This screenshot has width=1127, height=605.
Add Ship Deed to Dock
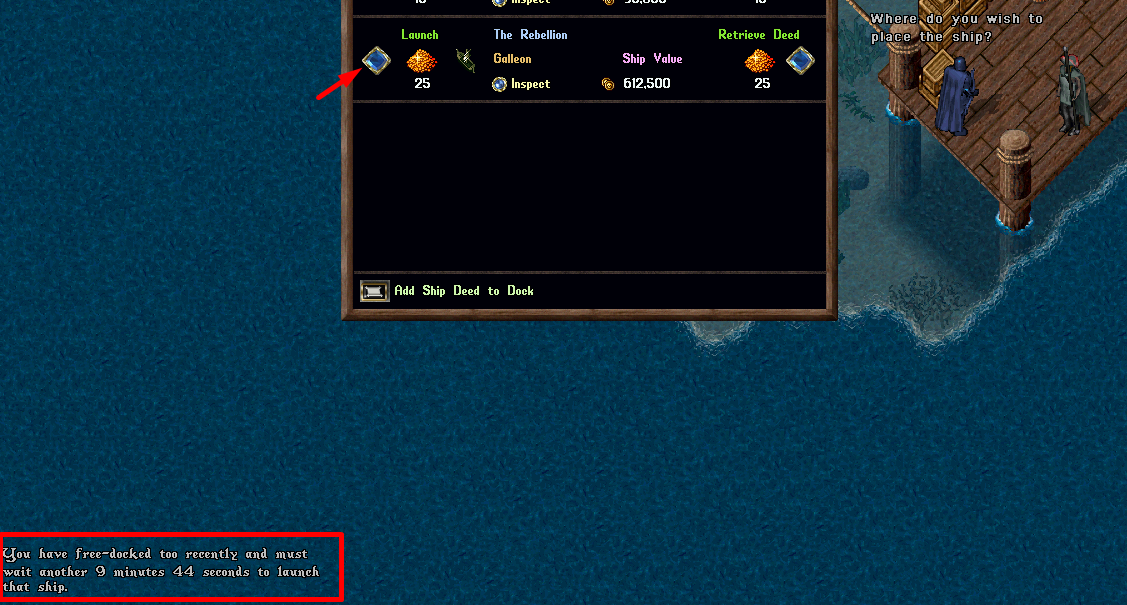click(375, 291)
